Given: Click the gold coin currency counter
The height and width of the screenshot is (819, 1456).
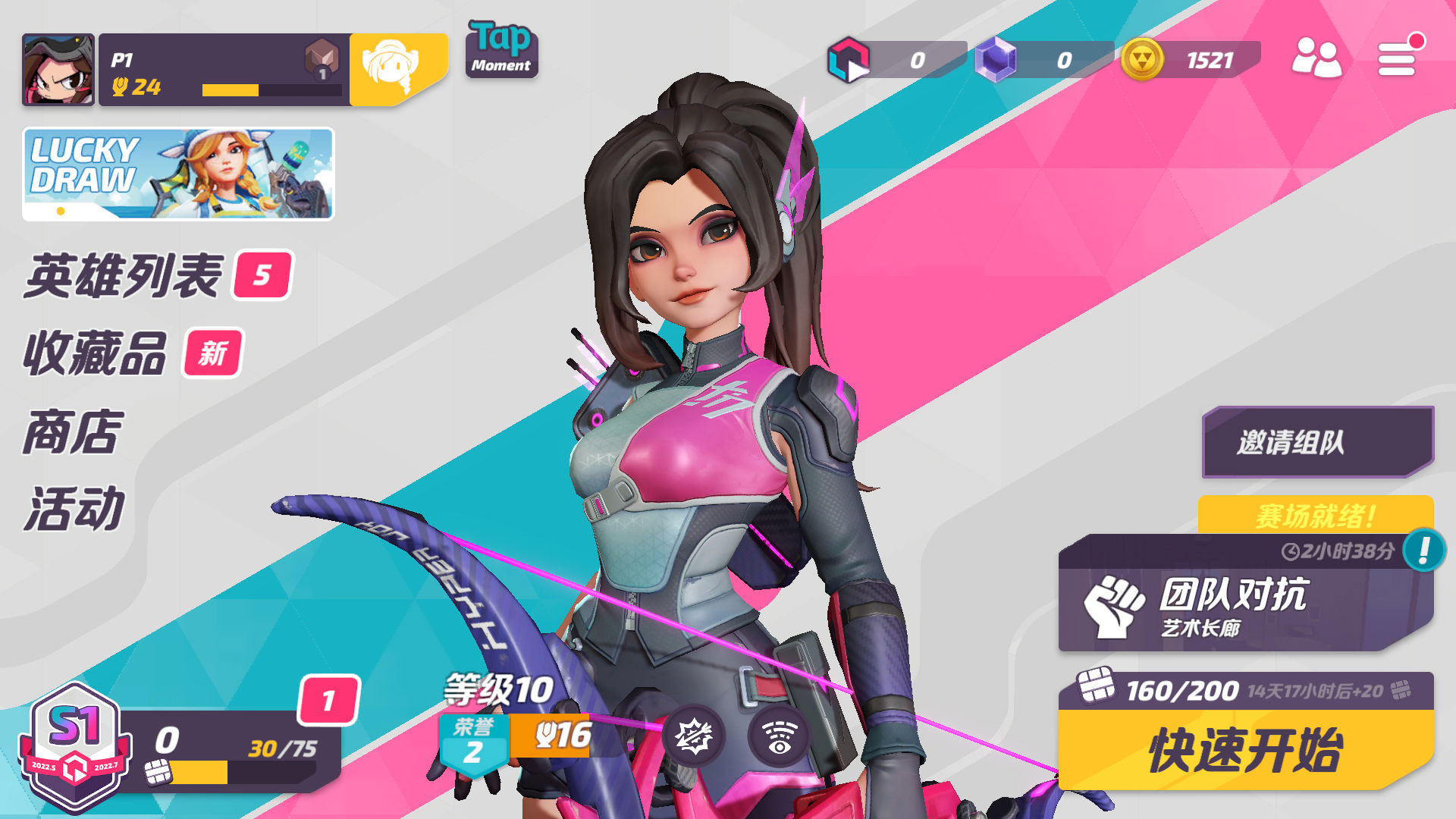Looking at the screenshot, I should click(1191, 60).
